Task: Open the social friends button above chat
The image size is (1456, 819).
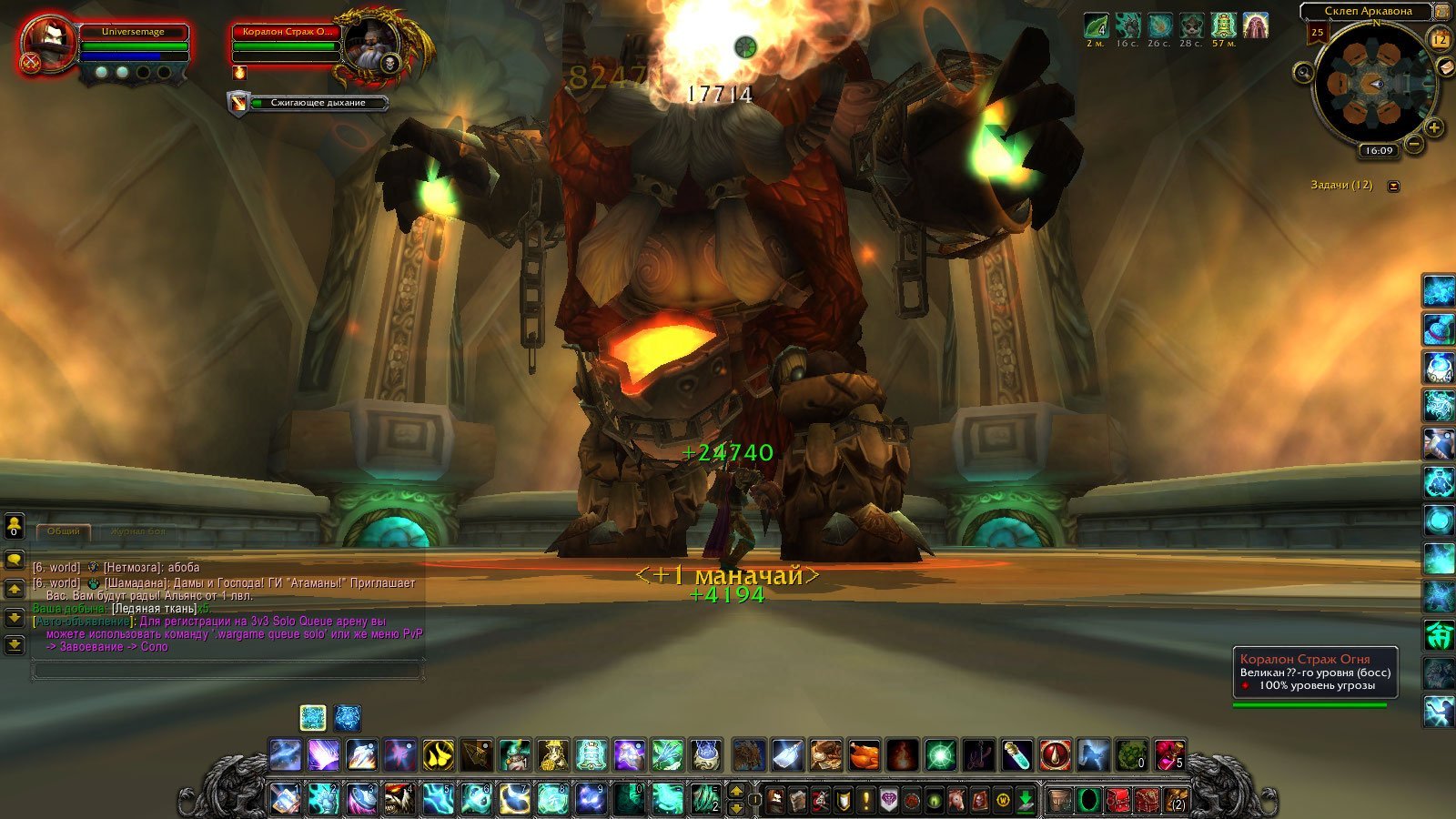Action: click(15, 526)
